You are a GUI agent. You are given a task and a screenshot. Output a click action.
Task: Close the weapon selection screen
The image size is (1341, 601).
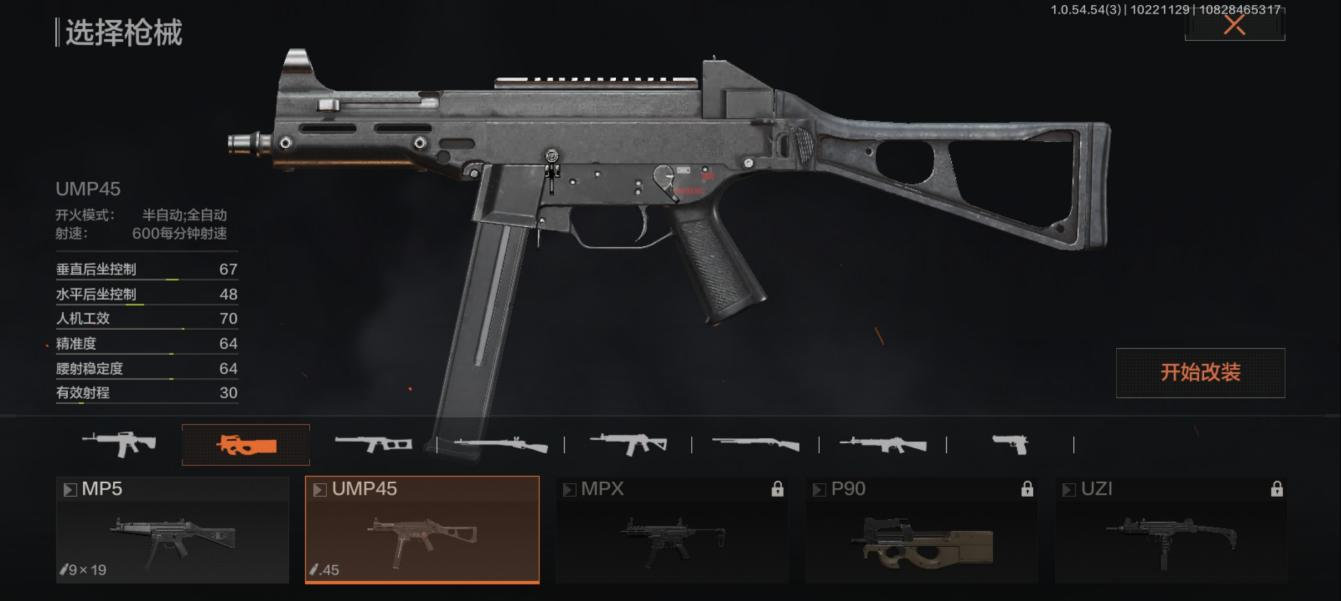tap(1234, 25)
